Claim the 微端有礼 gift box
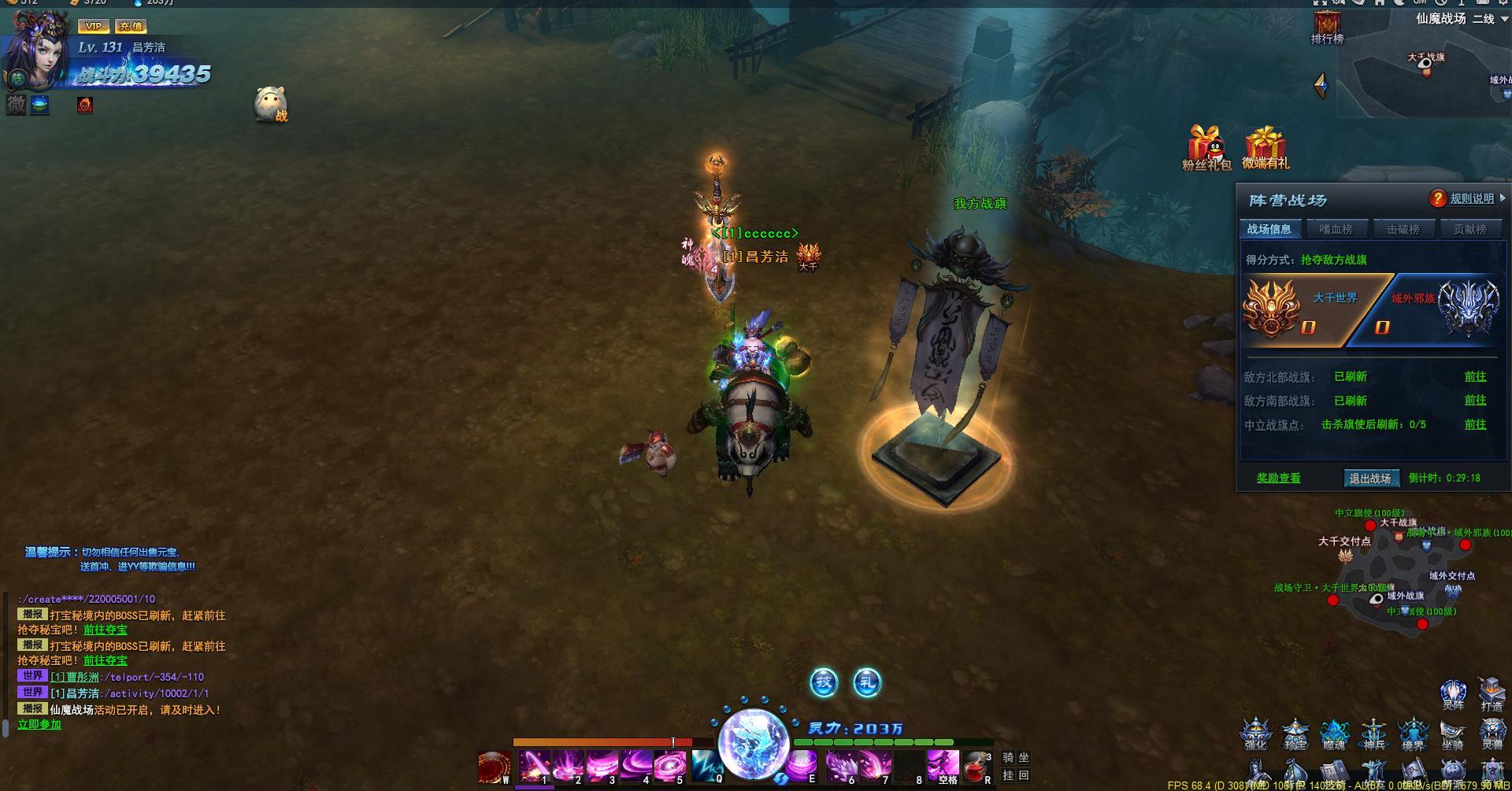The image size is (1512, 791). (1265, 147)
